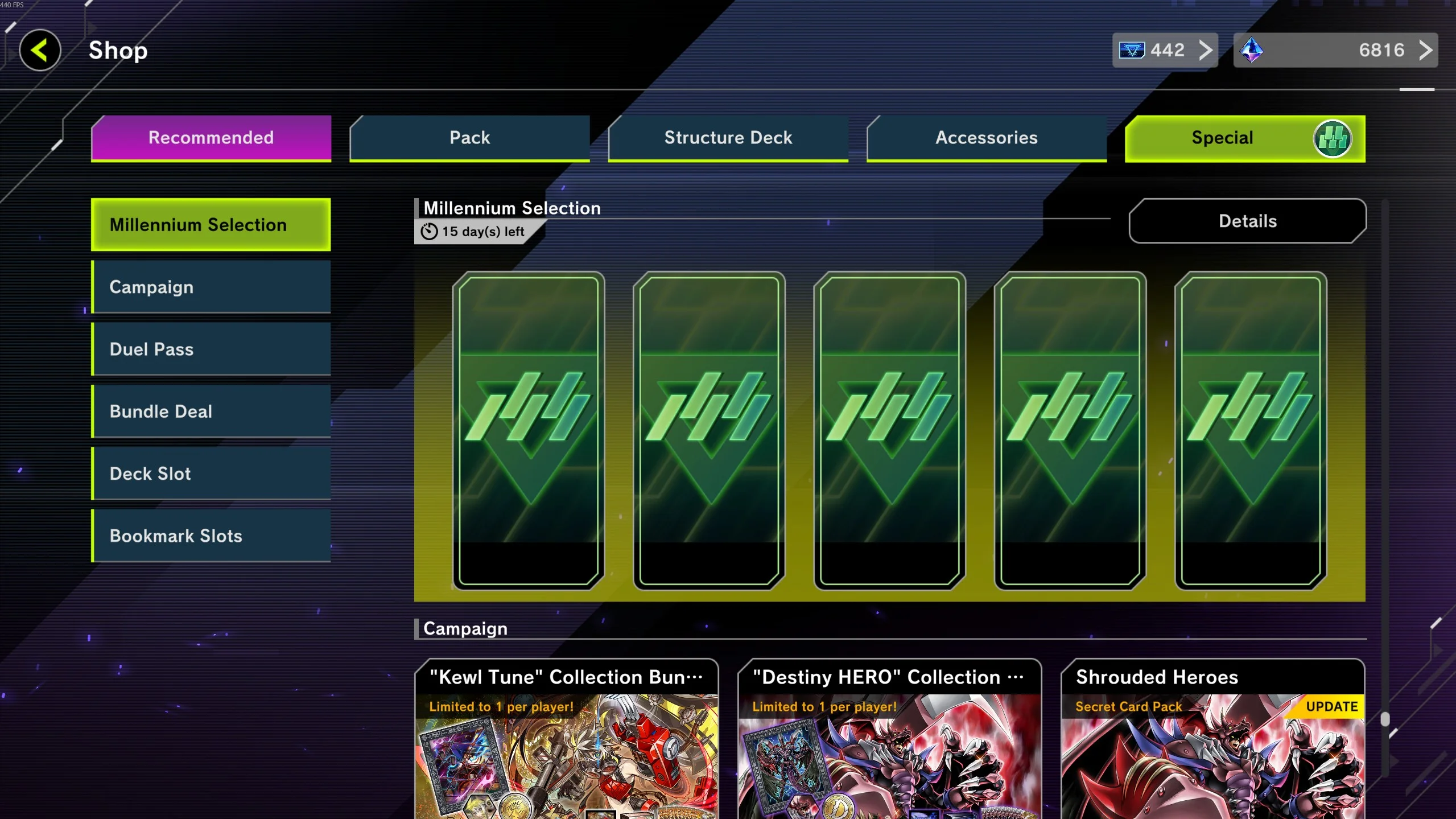Open the gem balance showing 6816
Viewport: 1456px width, 819px height.
click(1335, 50)
